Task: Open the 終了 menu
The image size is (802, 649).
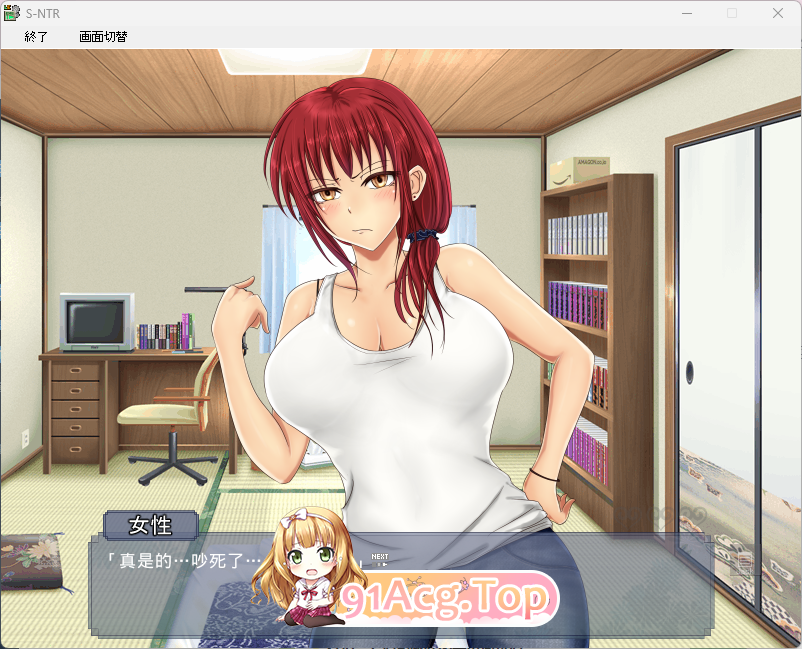Action: (36, 37)
